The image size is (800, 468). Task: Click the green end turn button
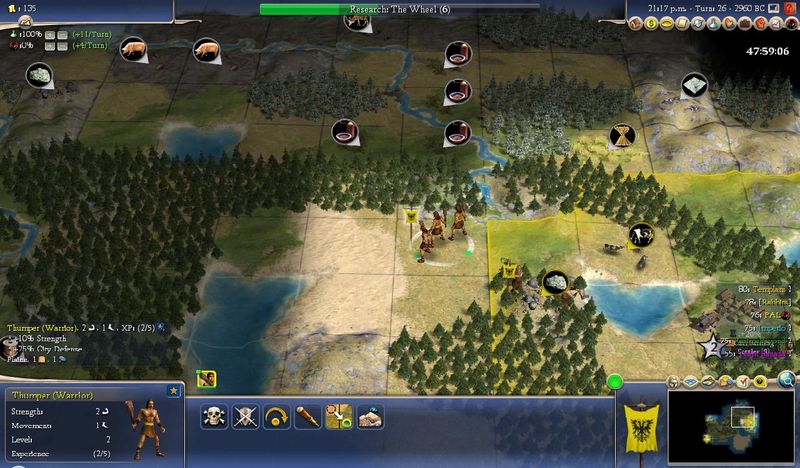click(x=614, y=381)
